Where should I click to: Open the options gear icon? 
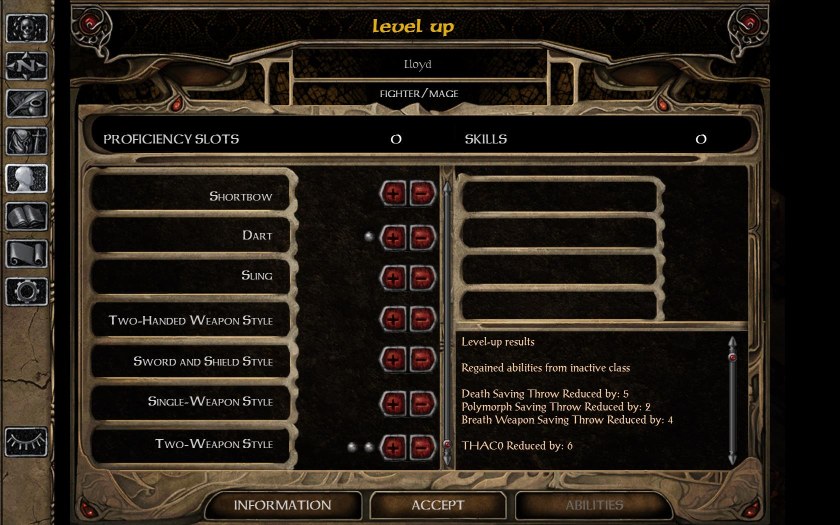coord(27,291)
